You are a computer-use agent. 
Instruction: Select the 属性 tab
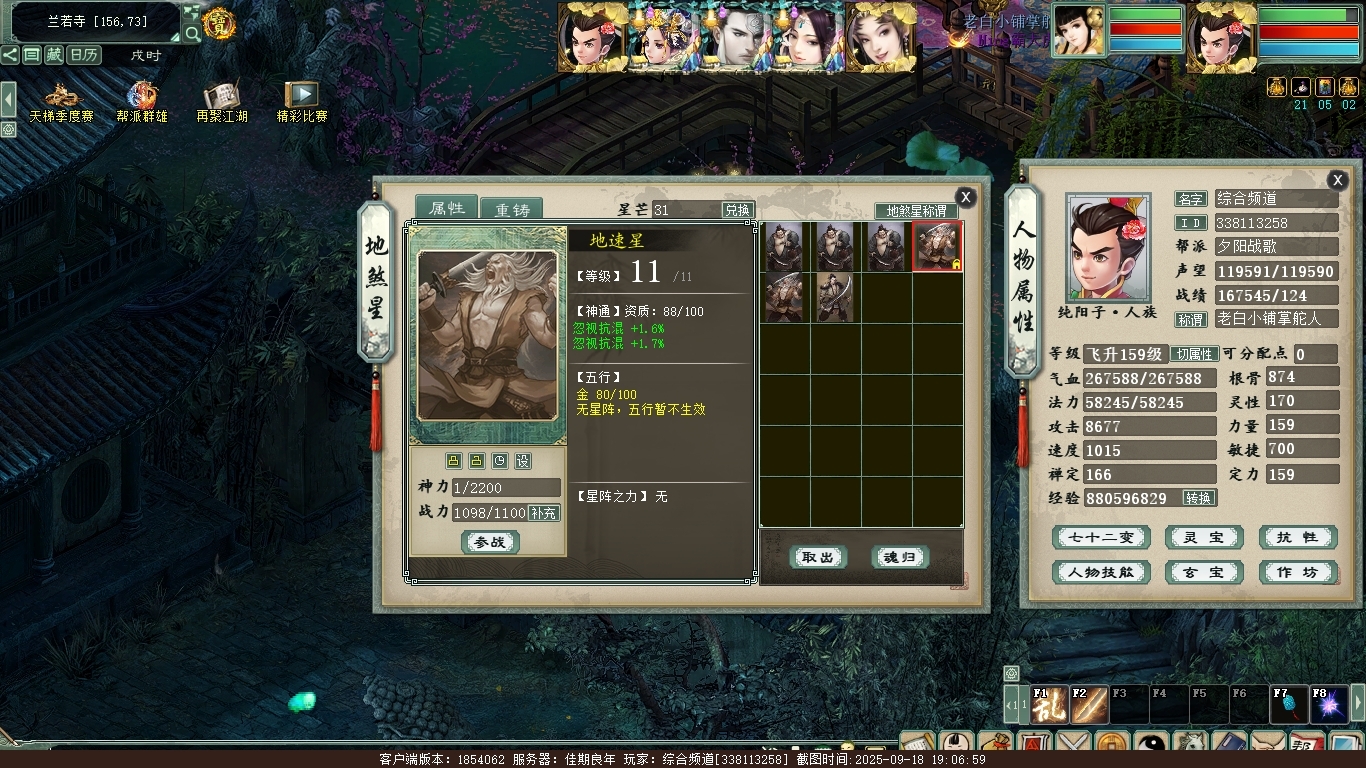(447, 208)
